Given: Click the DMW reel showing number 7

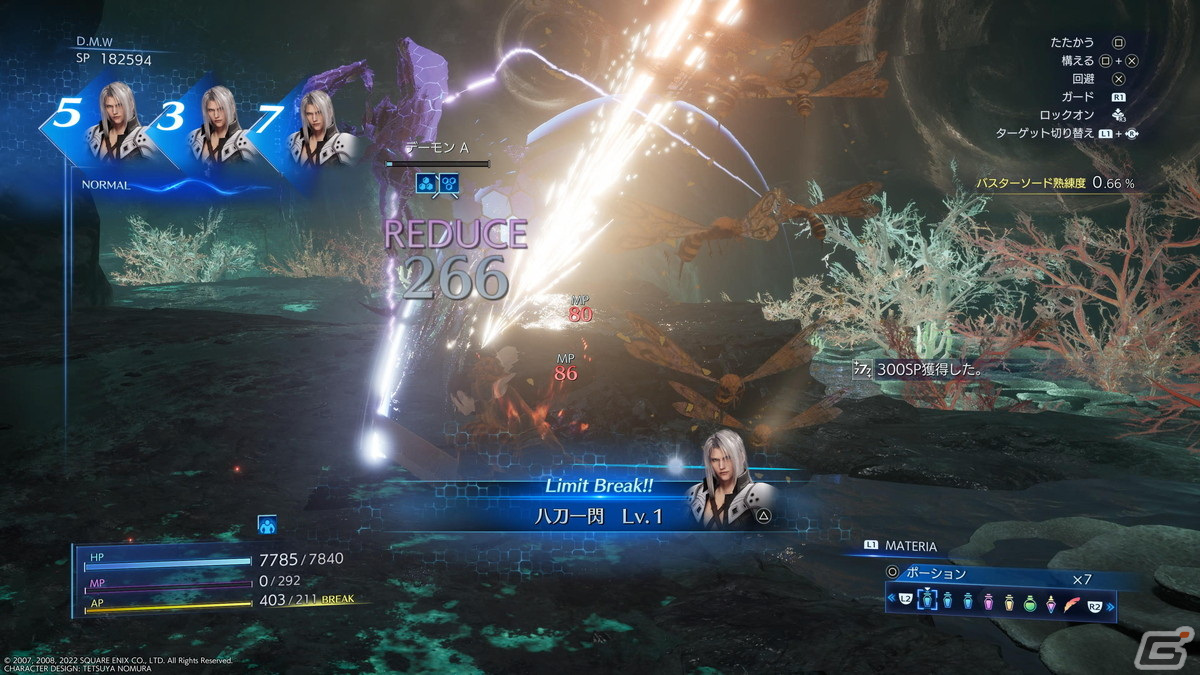Looking at the screenshot, I should [x=303, y=123].
